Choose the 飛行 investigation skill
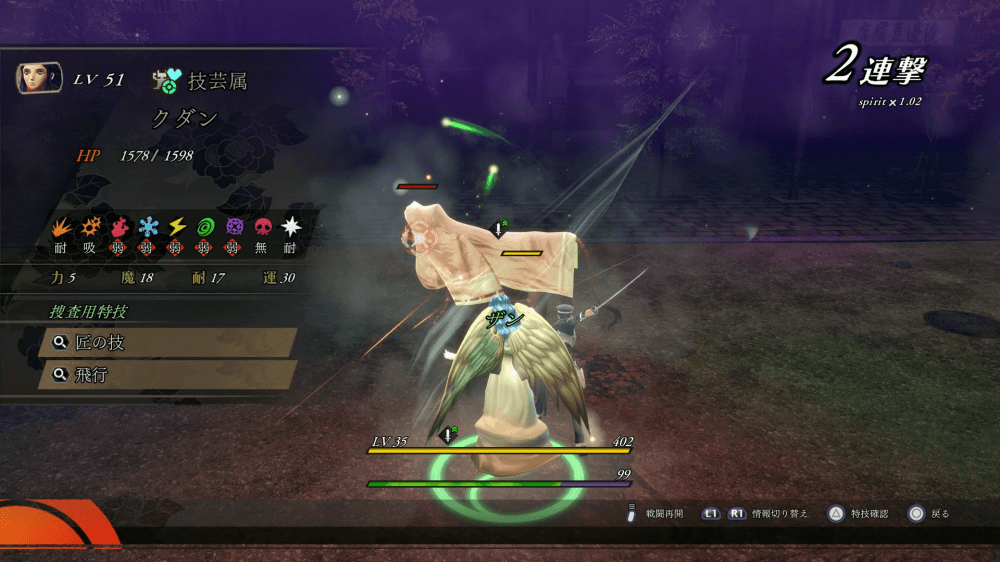1000x562 pixels. 166,375
